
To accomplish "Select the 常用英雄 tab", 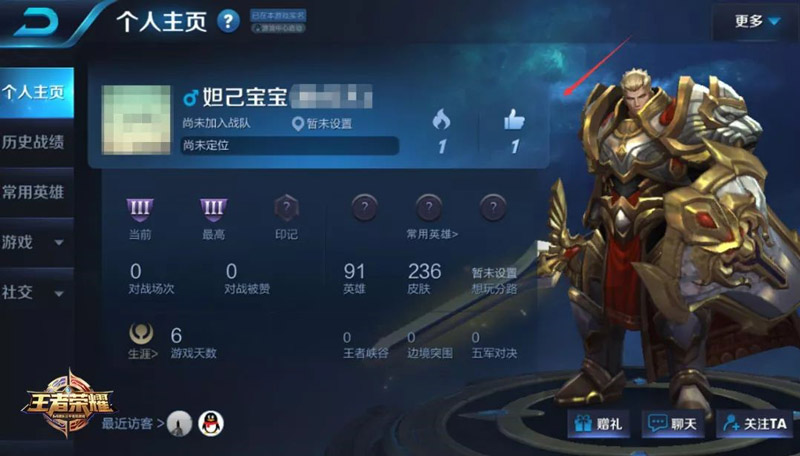I will 34,191.
